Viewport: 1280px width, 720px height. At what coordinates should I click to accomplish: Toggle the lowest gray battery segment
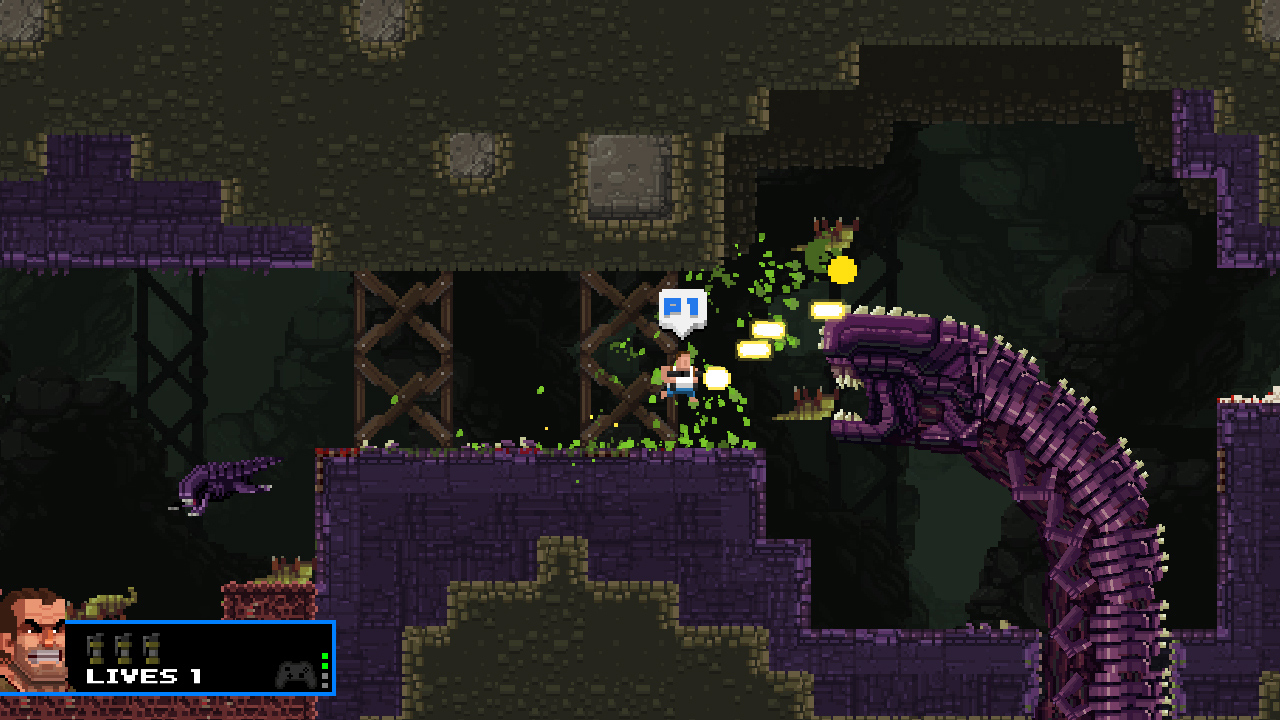(x=325, y=684)
